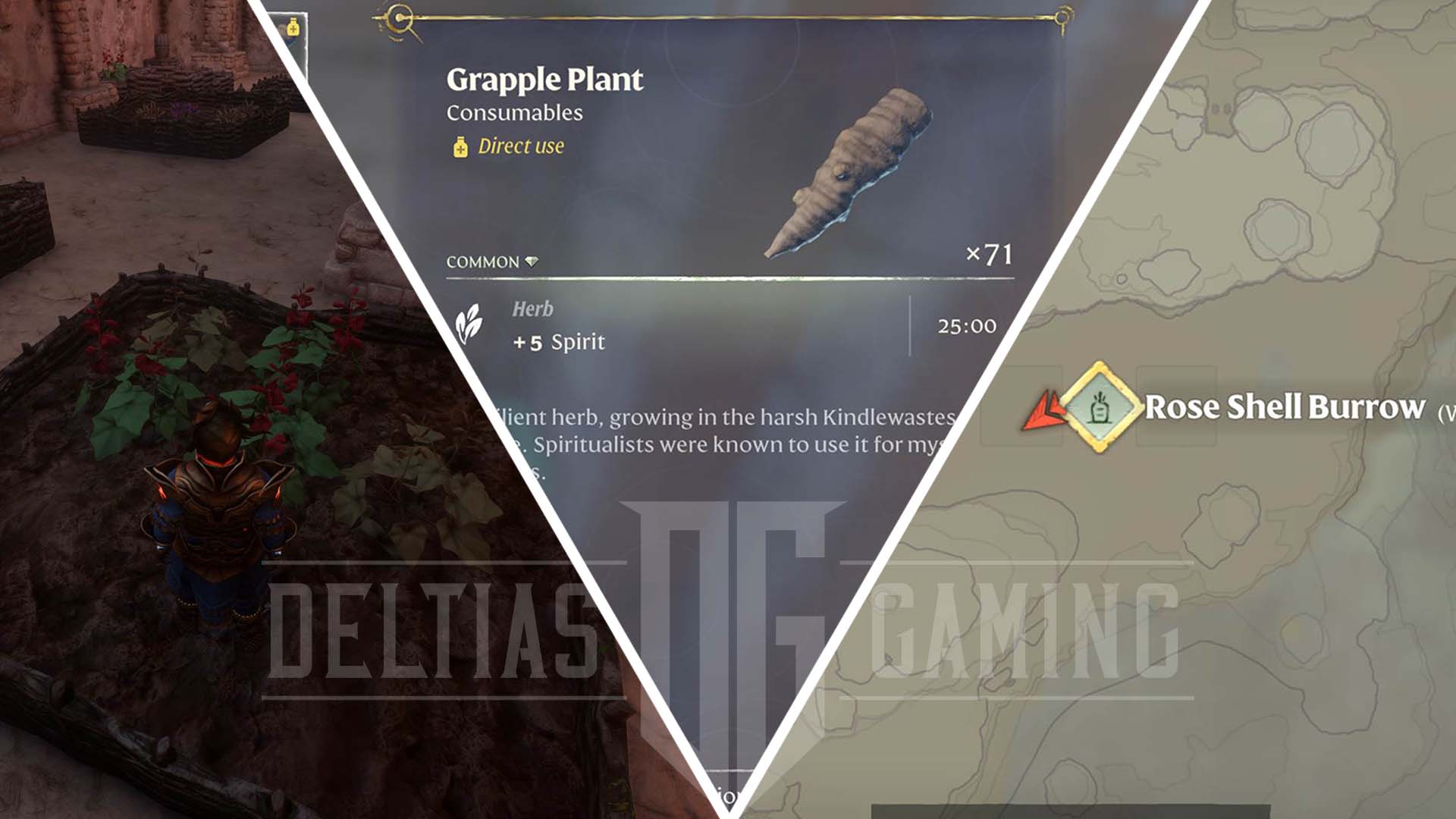This screenshot has width=1456, height=819.
Task: Open the Rose Shell Burrow location link
Action: pyautogui.click(x=1283, y=407)
